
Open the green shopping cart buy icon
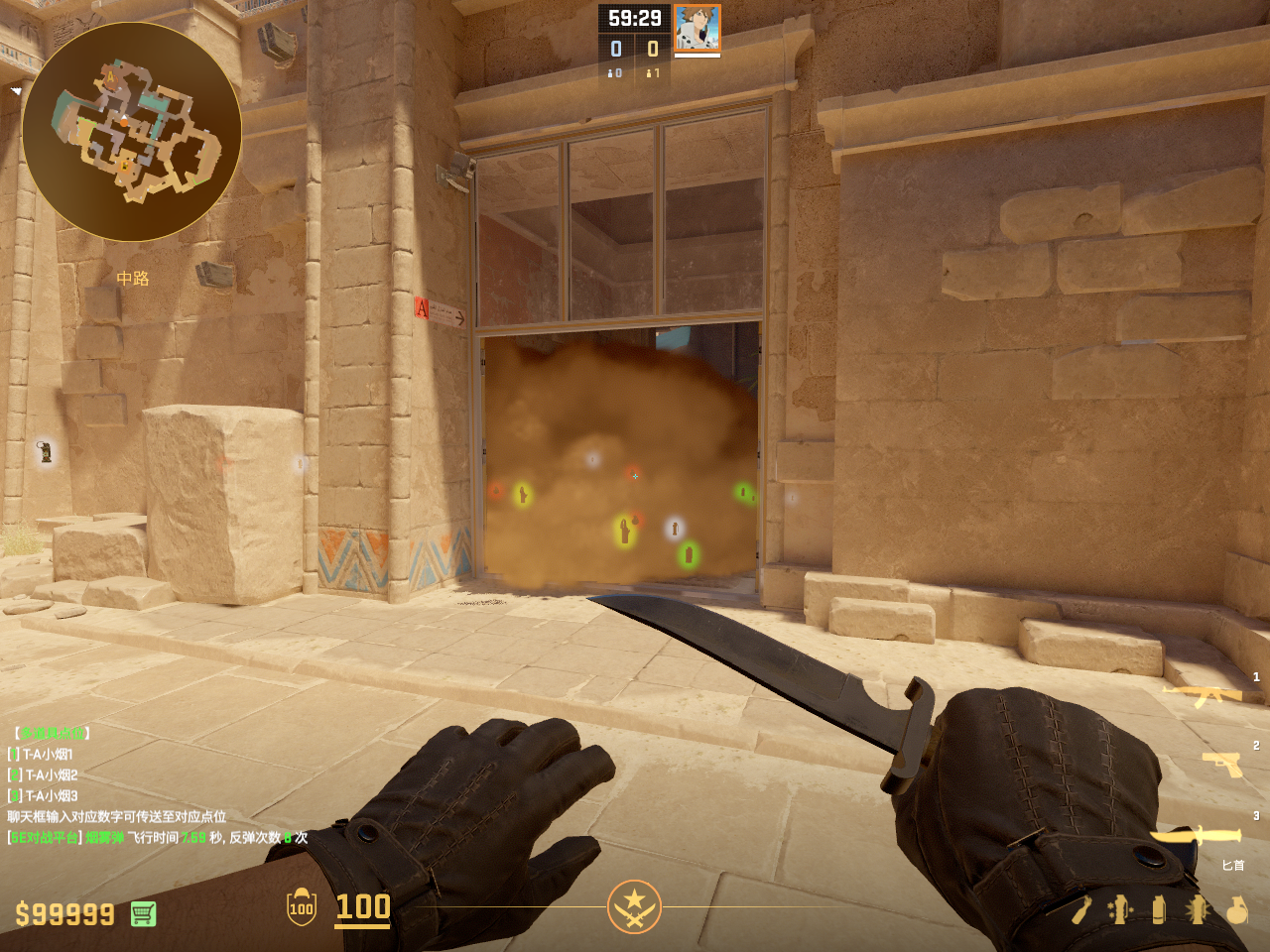143,913
